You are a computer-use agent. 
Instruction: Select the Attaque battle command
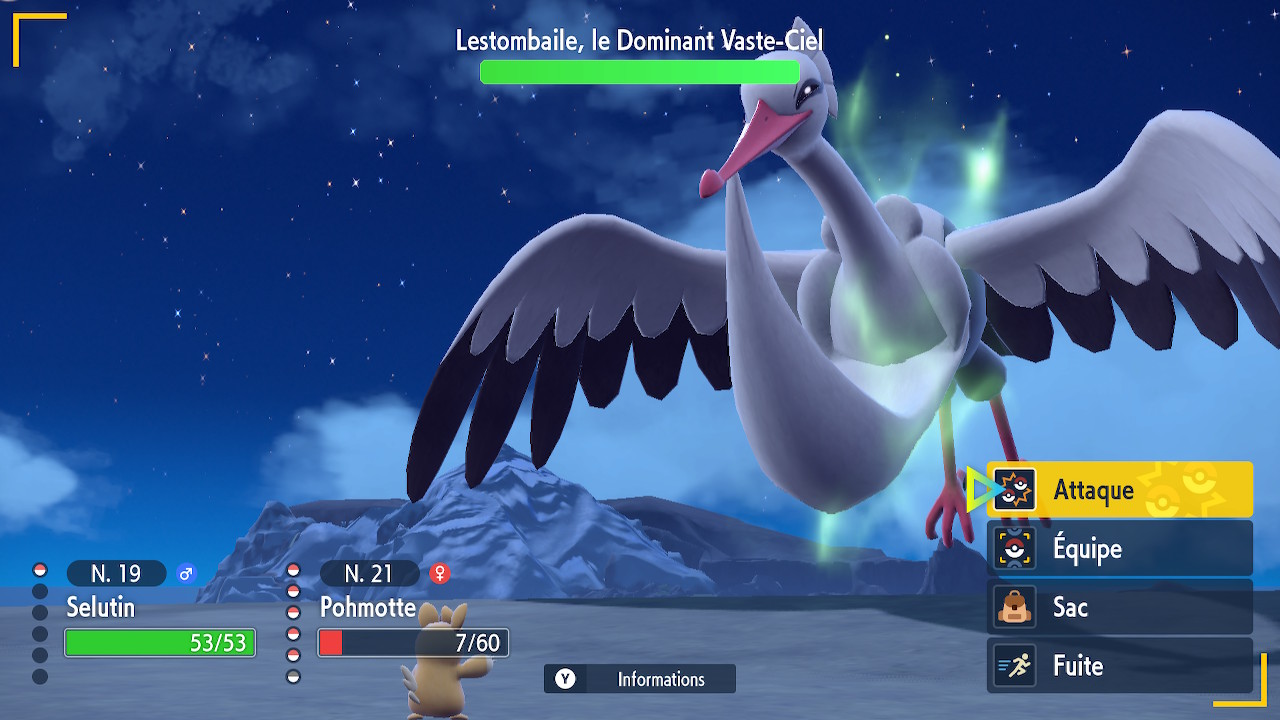pyautogui.click(x=1119, y=490)
